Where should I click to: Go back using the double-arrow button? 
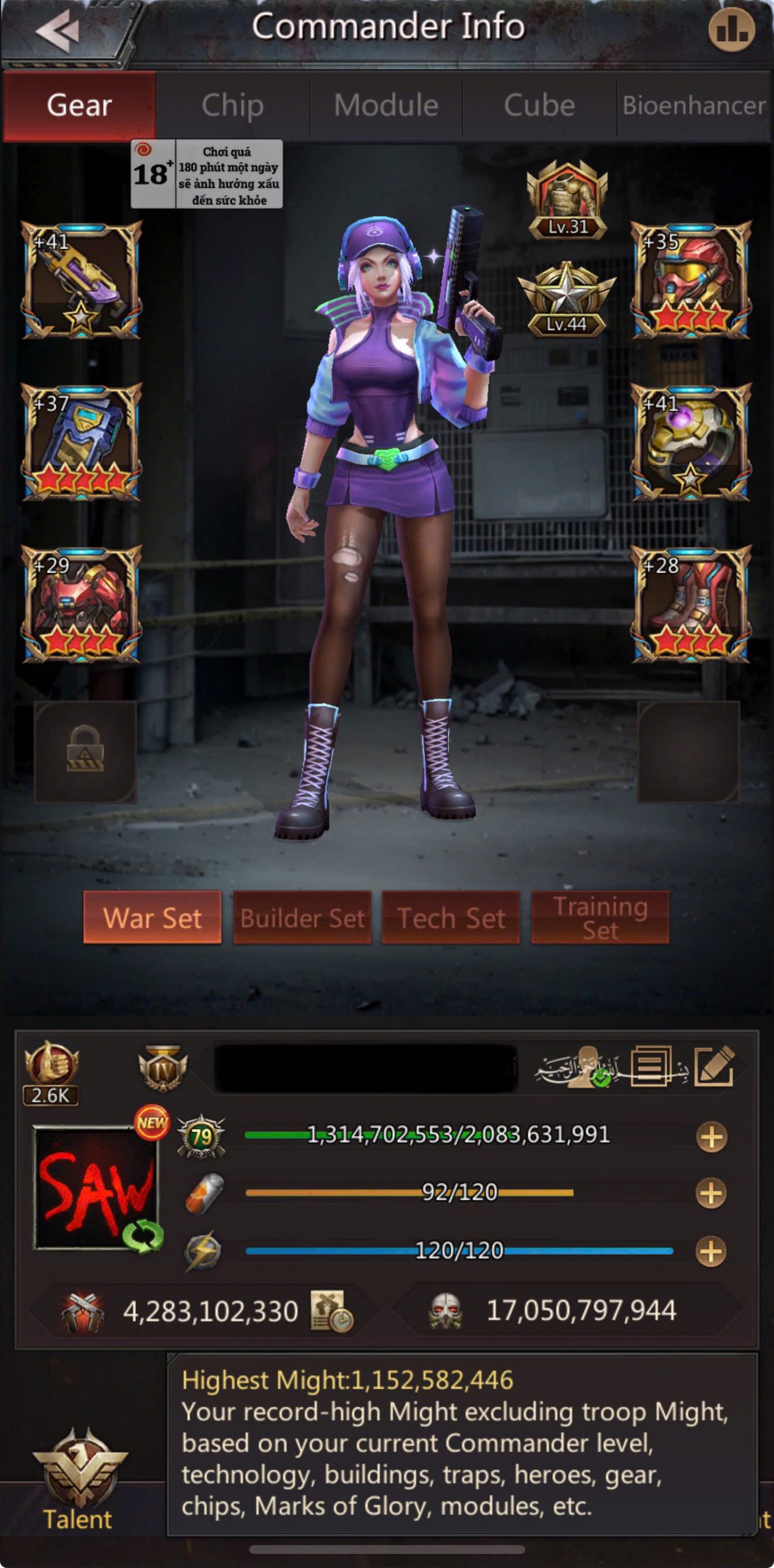[58, 31]
